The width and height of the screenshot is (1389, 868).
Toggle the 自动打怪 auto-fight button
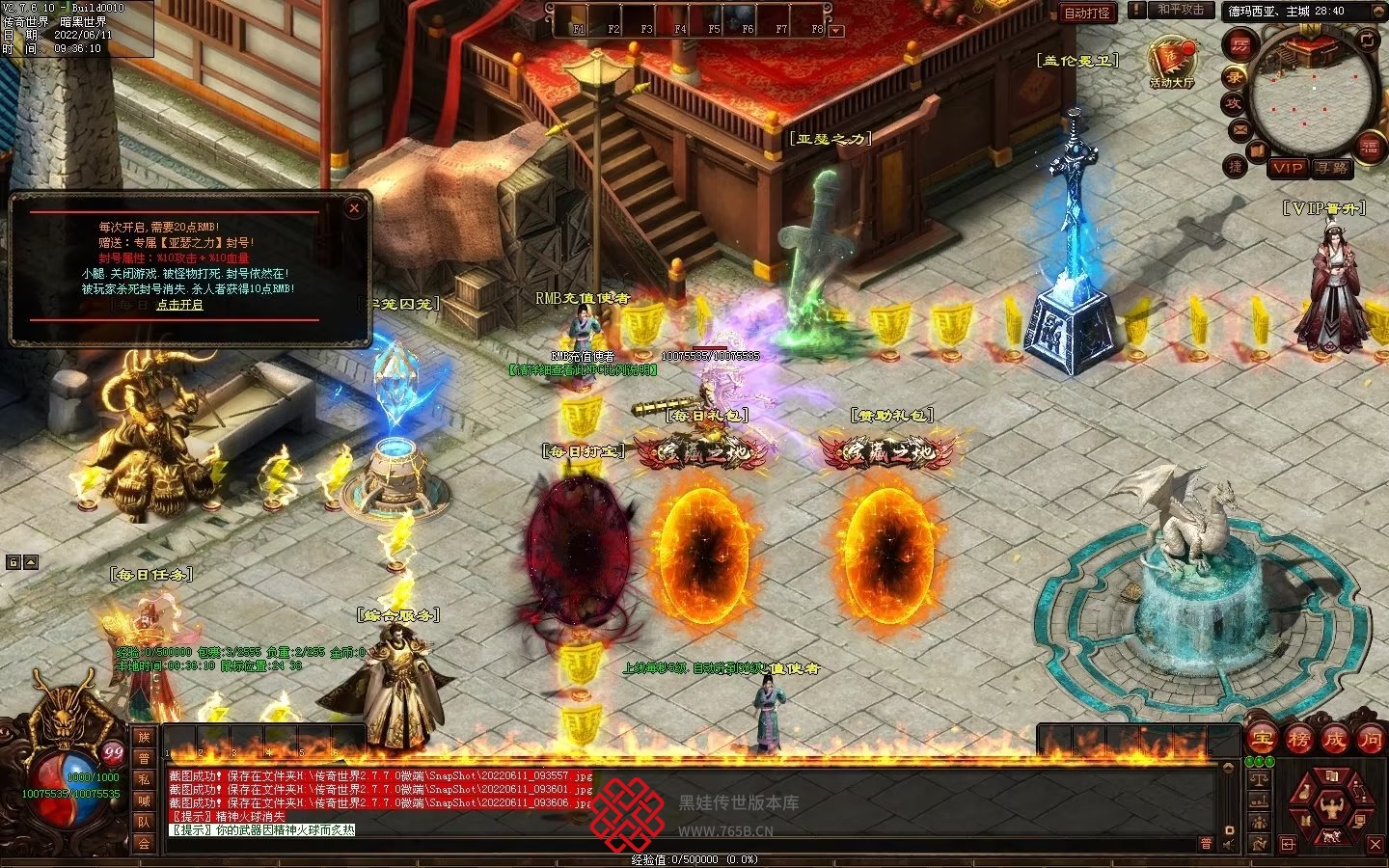pyautogui.click(x=1087, y=13)
